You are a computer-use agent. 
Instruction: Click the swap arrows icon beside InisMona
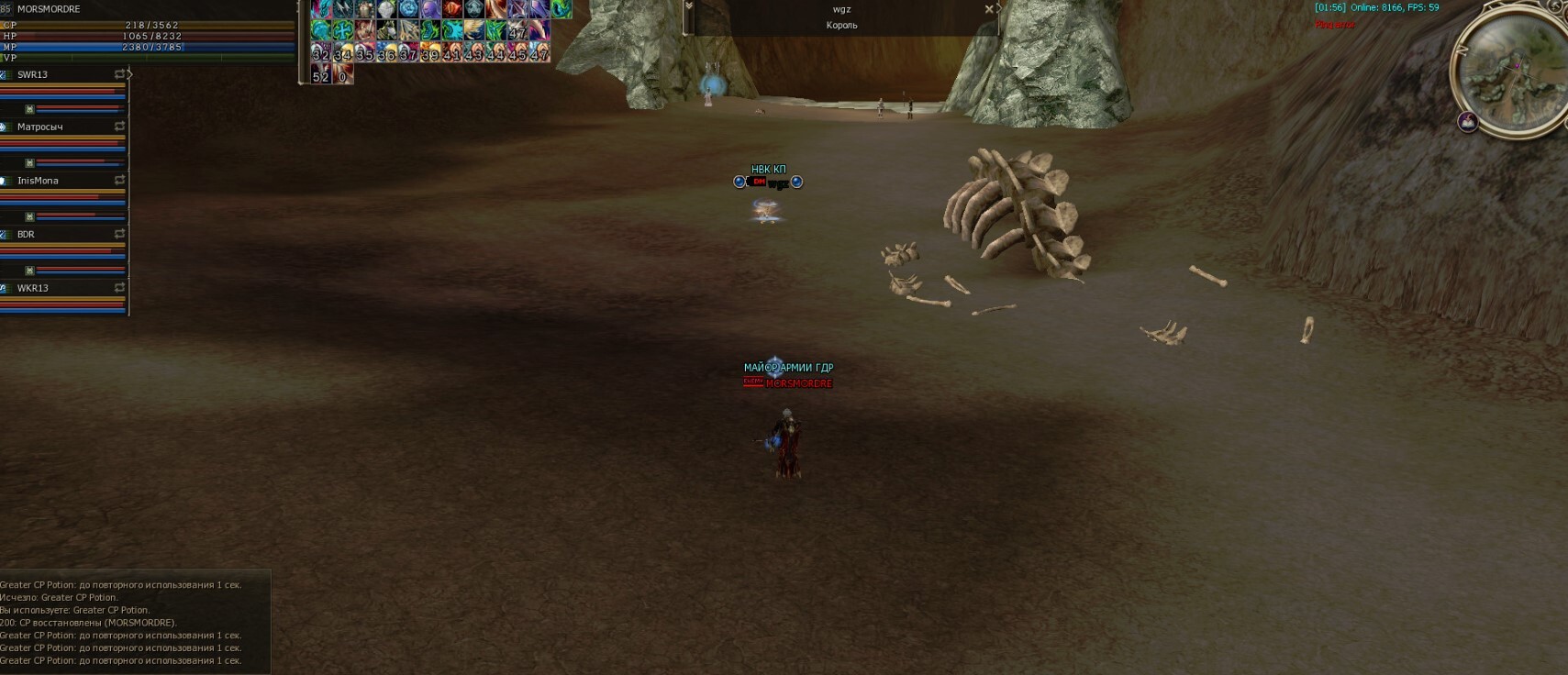coord(119,181)
